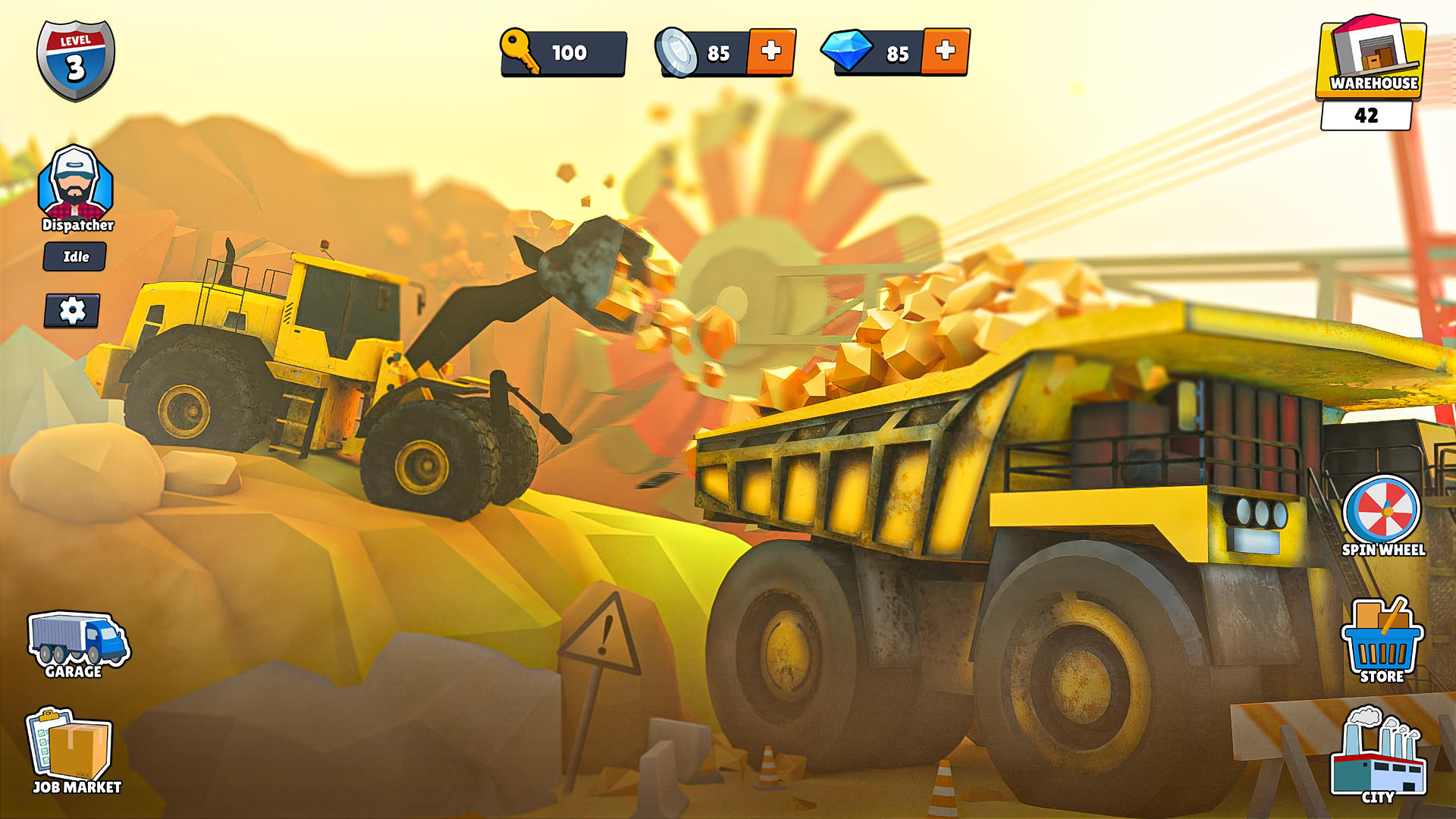The image size is (1456, 819).
Task: Select the diamond balance showing 85
Action: pos(897,53)
